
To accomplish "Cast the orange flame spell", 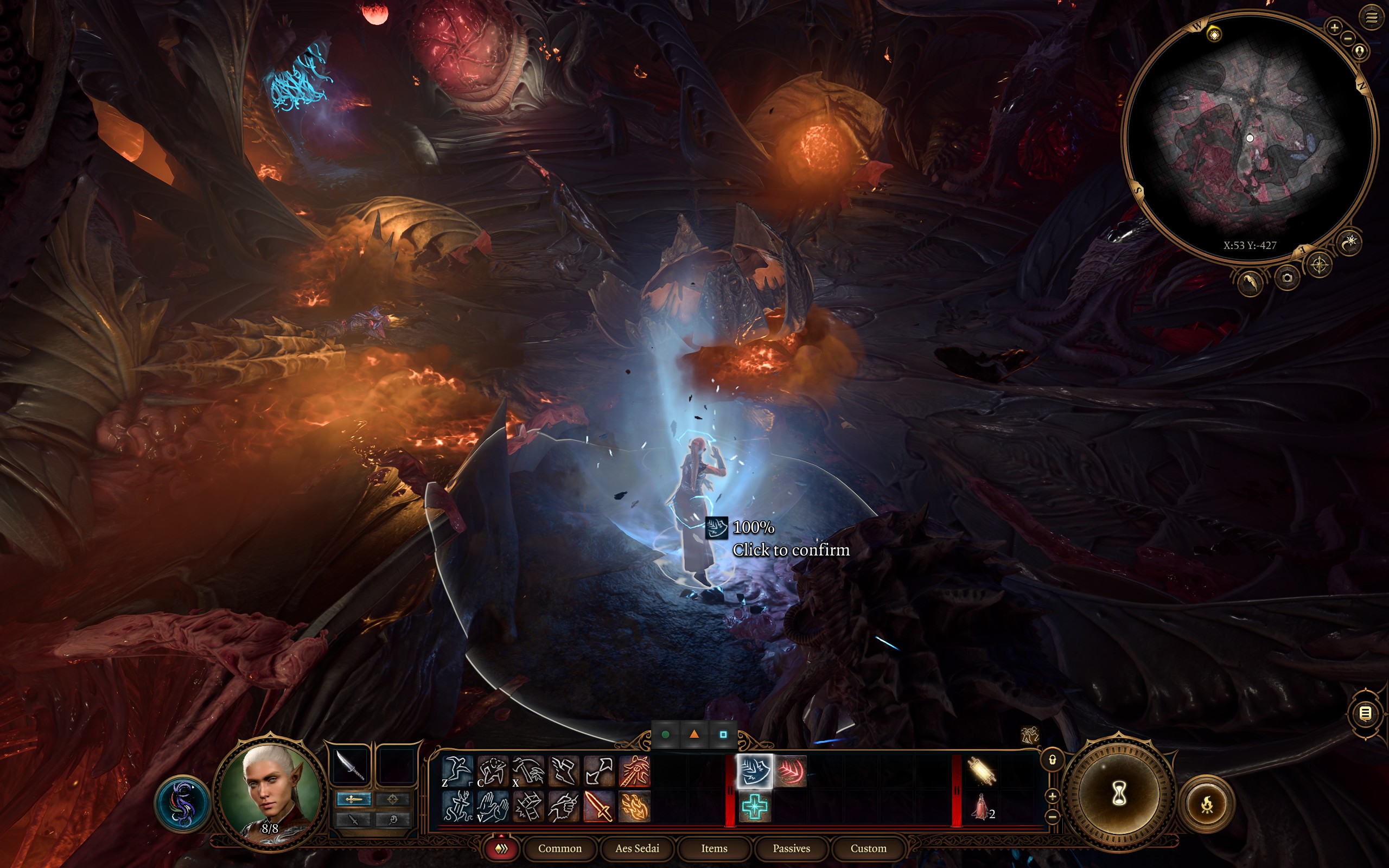I will point(634,806).
